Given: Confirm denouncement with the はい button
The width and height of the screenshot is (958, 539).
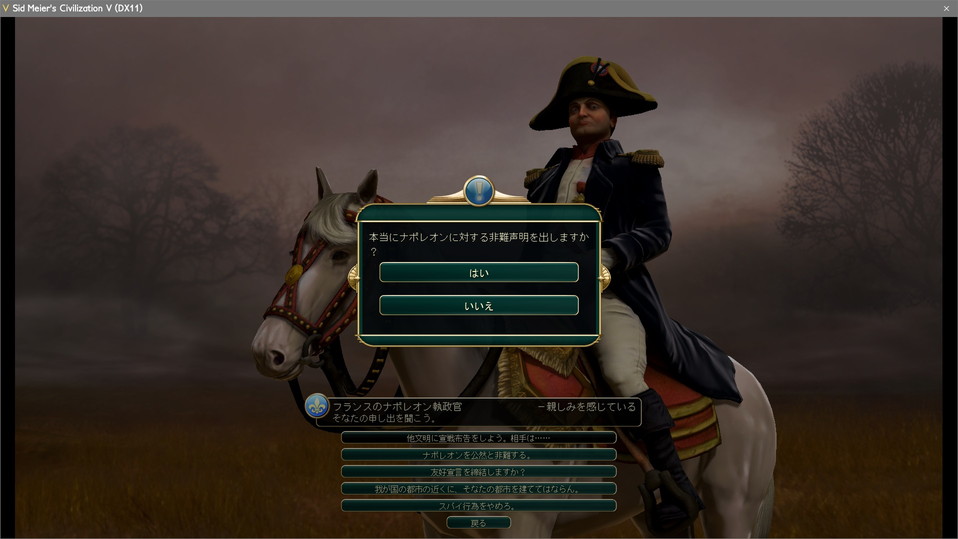Looking at the screenshot, I should 479,272.
